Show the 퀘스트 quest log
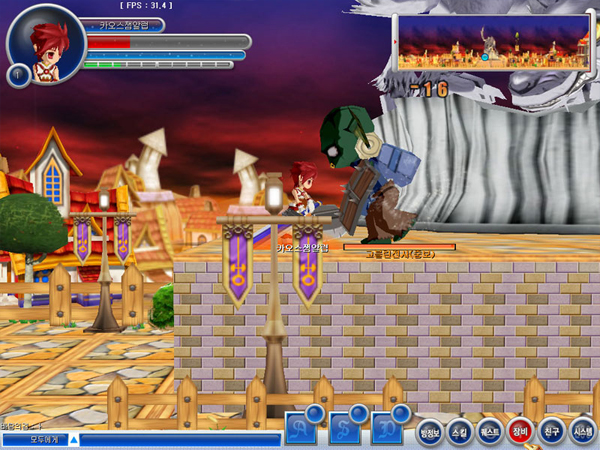The height and width of the screenshot is (450, 600). [x=489, y=431]
